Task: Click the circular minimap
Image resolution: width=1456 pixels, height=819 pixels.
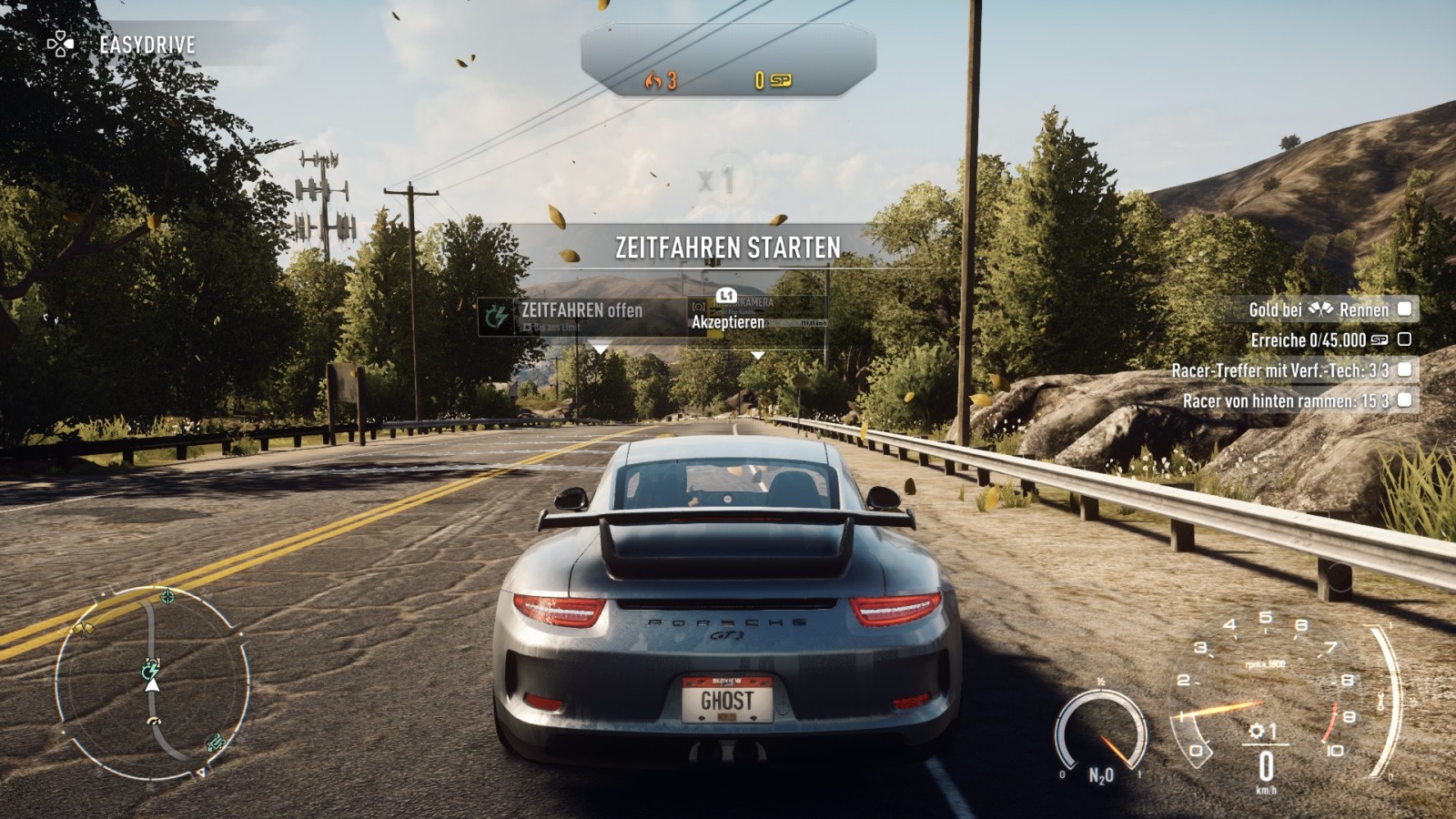Action: click(152, 682)
